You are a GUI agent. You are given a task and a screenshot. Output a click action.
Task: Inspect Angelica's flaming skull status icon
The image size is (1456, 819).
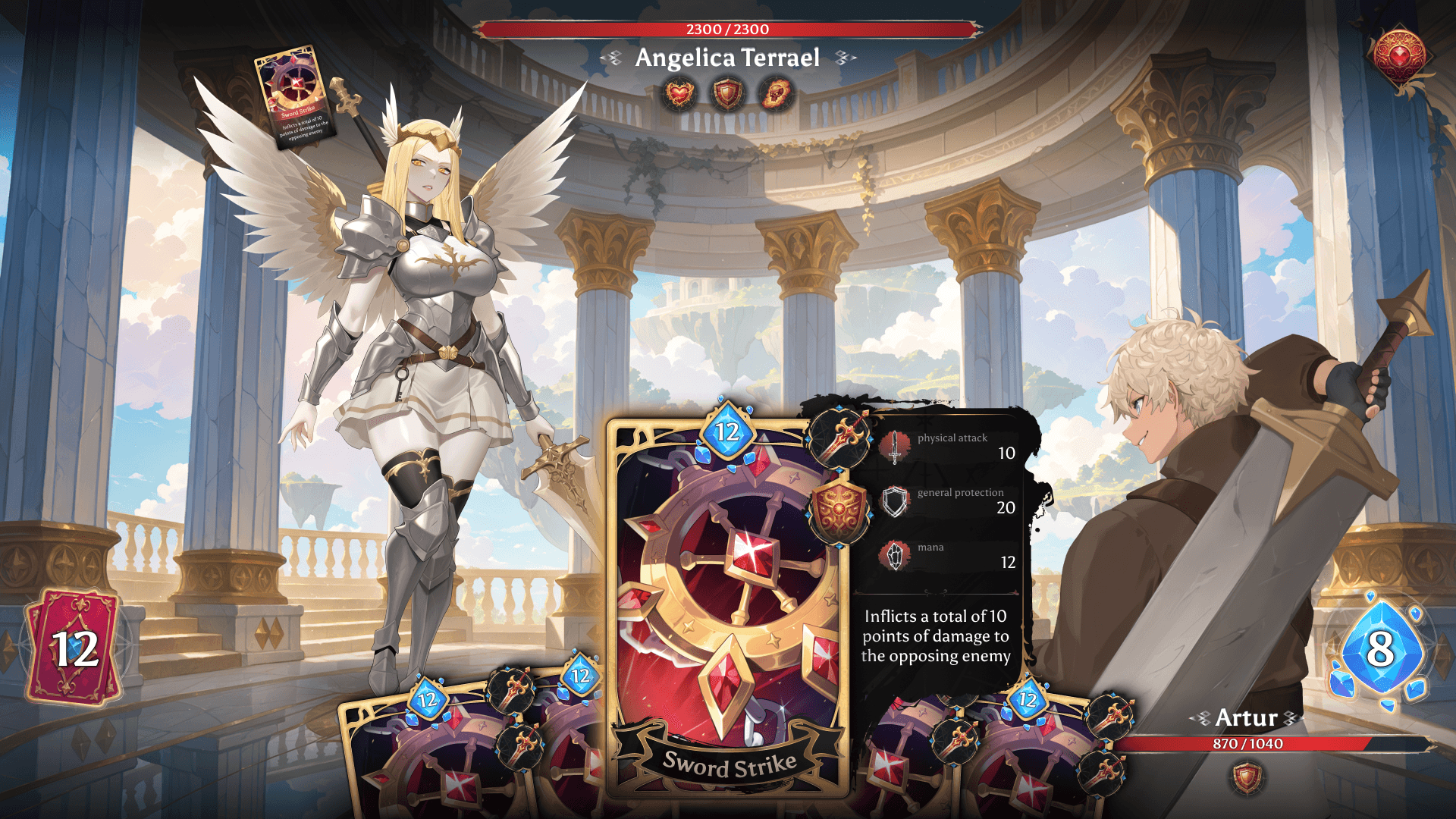click(x=777, y=95)
